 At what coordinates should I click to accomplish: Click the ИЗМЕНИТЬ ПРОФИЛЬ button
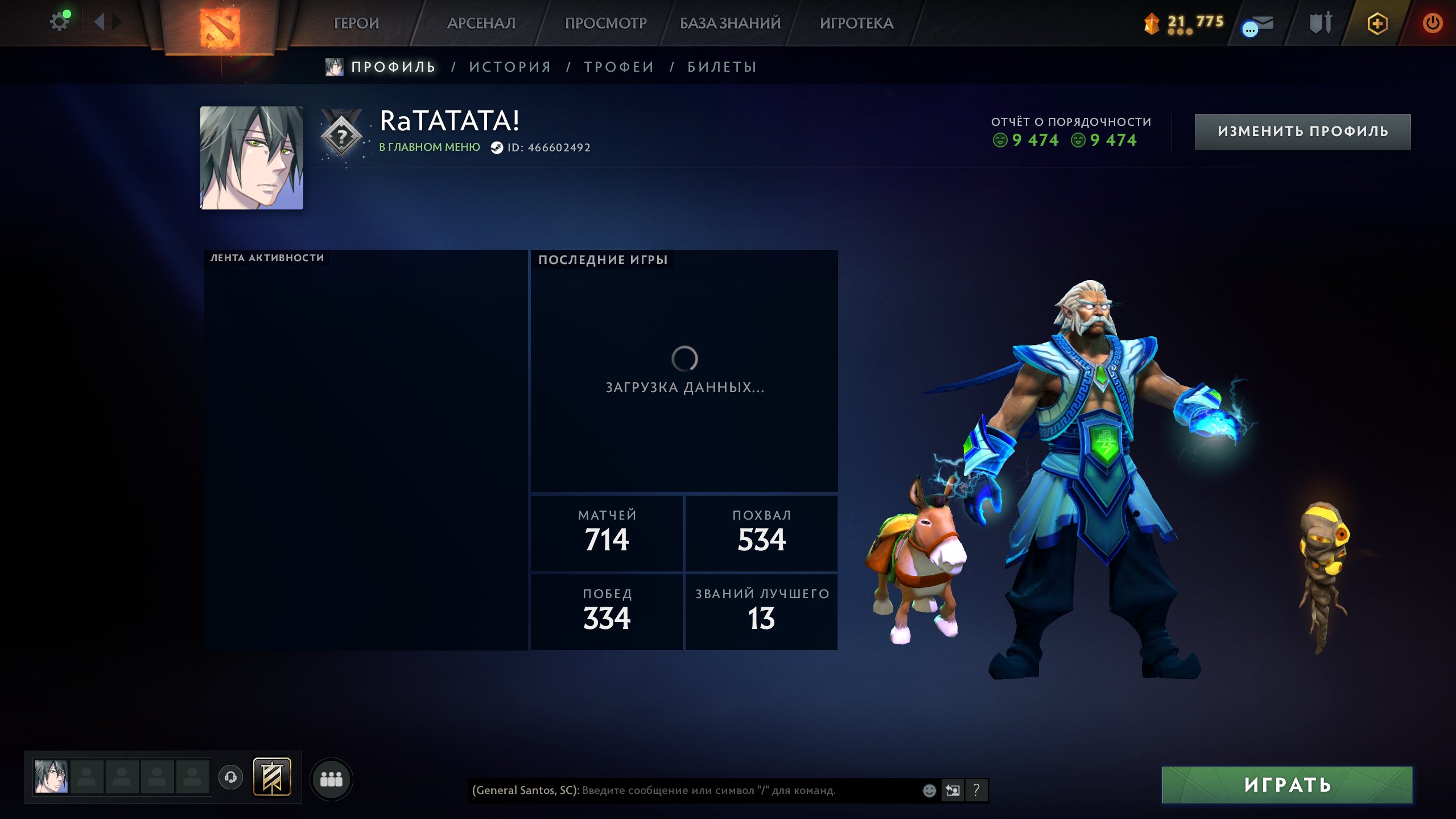(x=1302, y=131)
